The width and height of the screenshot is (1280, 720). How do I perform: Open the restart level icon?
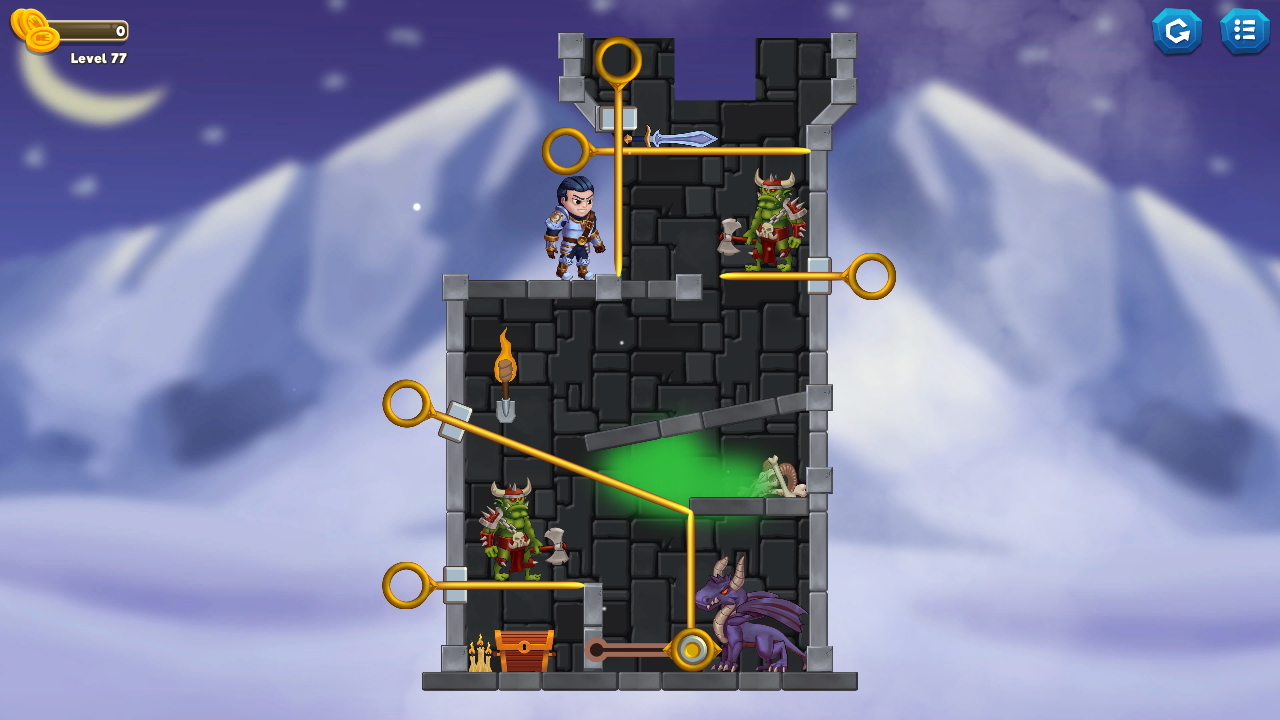(x=1177, y=31)
